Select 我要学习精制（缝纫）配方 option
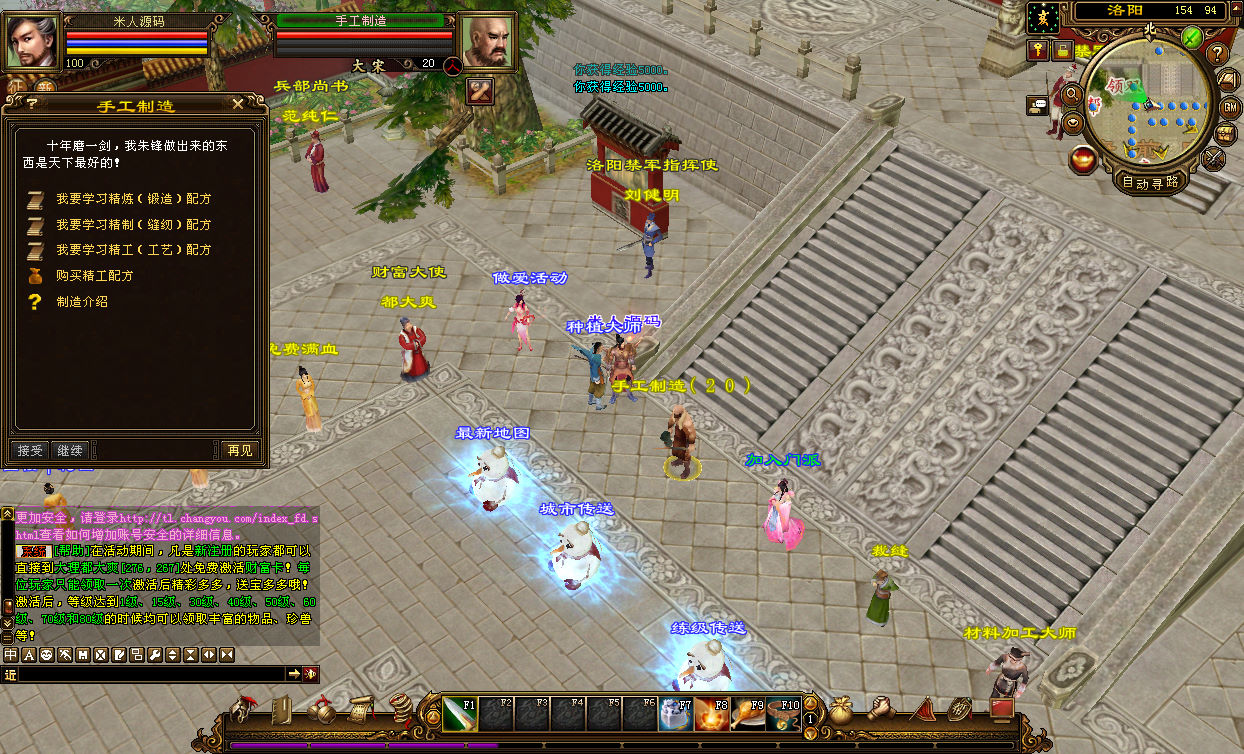Viewport: 1244px width, 754px height. click(x=133, y=225)
